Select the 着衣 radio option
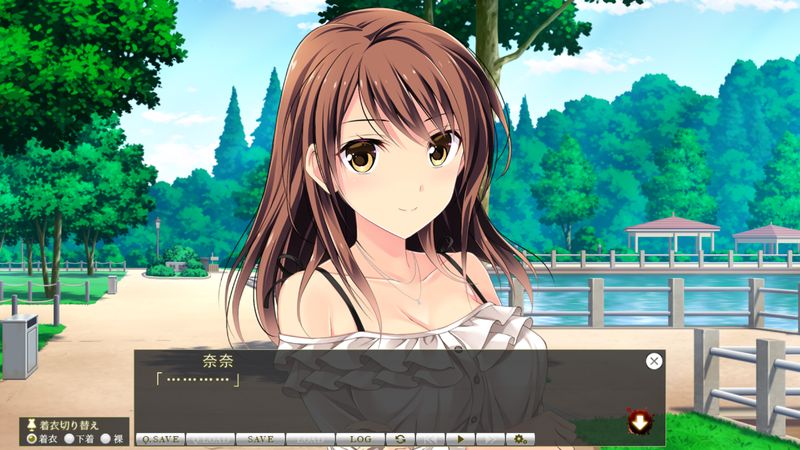 coord(32,438)
